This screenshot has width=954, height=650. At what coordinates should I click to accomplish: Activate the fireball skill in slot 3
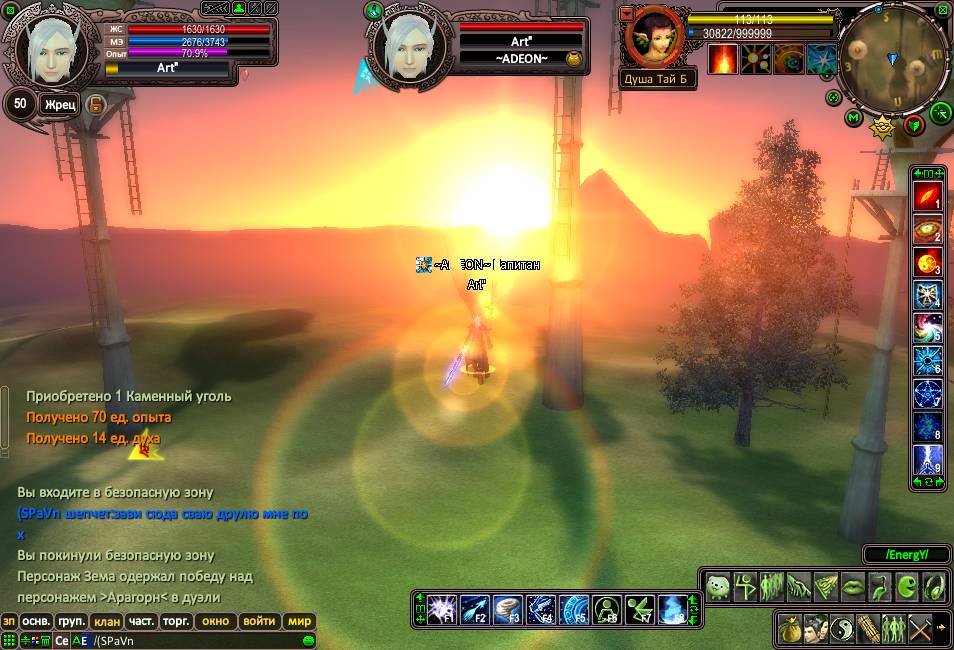click(x=927, y=263)
